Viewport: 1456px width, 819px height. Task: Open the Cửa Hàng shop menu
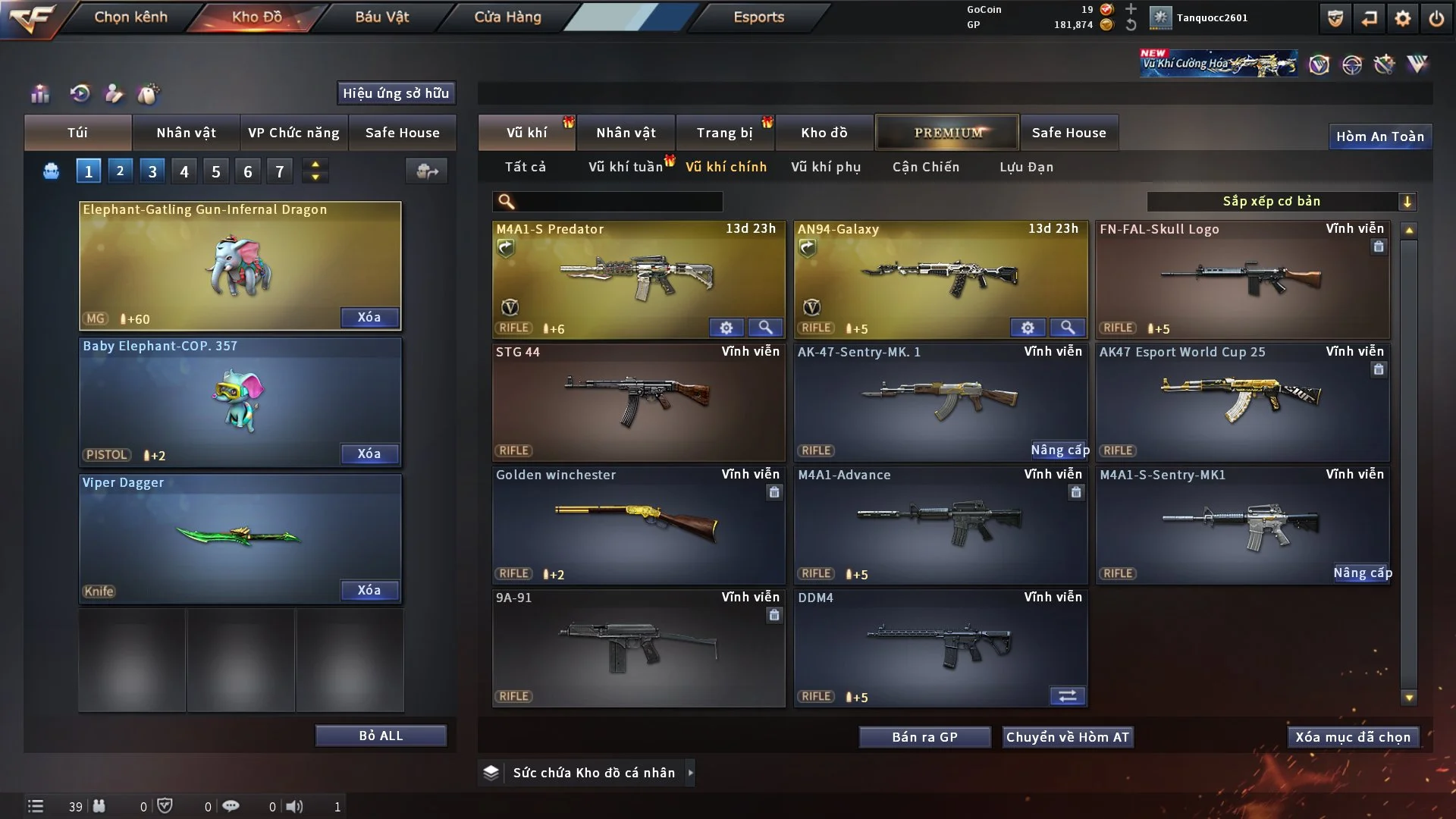507,17
